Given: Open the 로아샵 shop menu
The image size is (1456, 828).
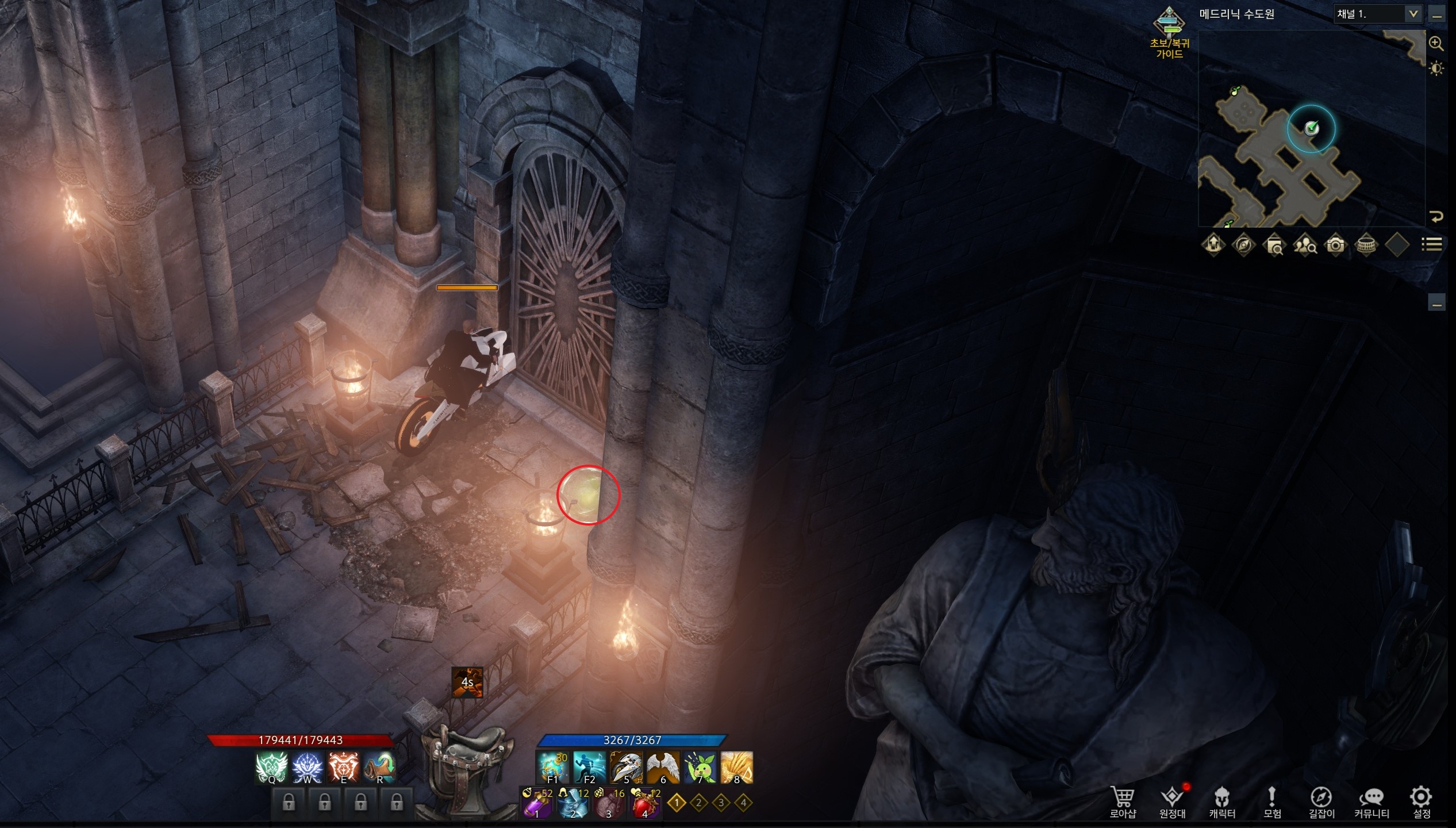Looking at the screenshot, I should pos(1123,802).
